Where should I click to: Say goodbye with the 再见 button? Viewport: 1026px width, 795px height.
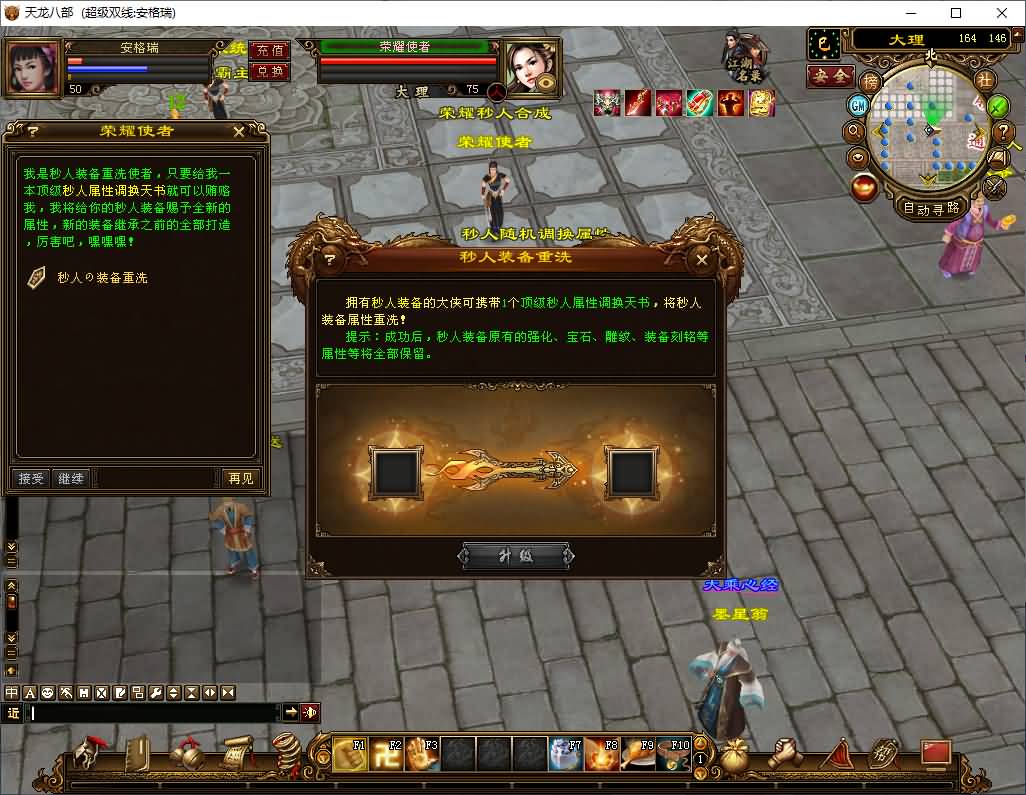click(239, 478)
